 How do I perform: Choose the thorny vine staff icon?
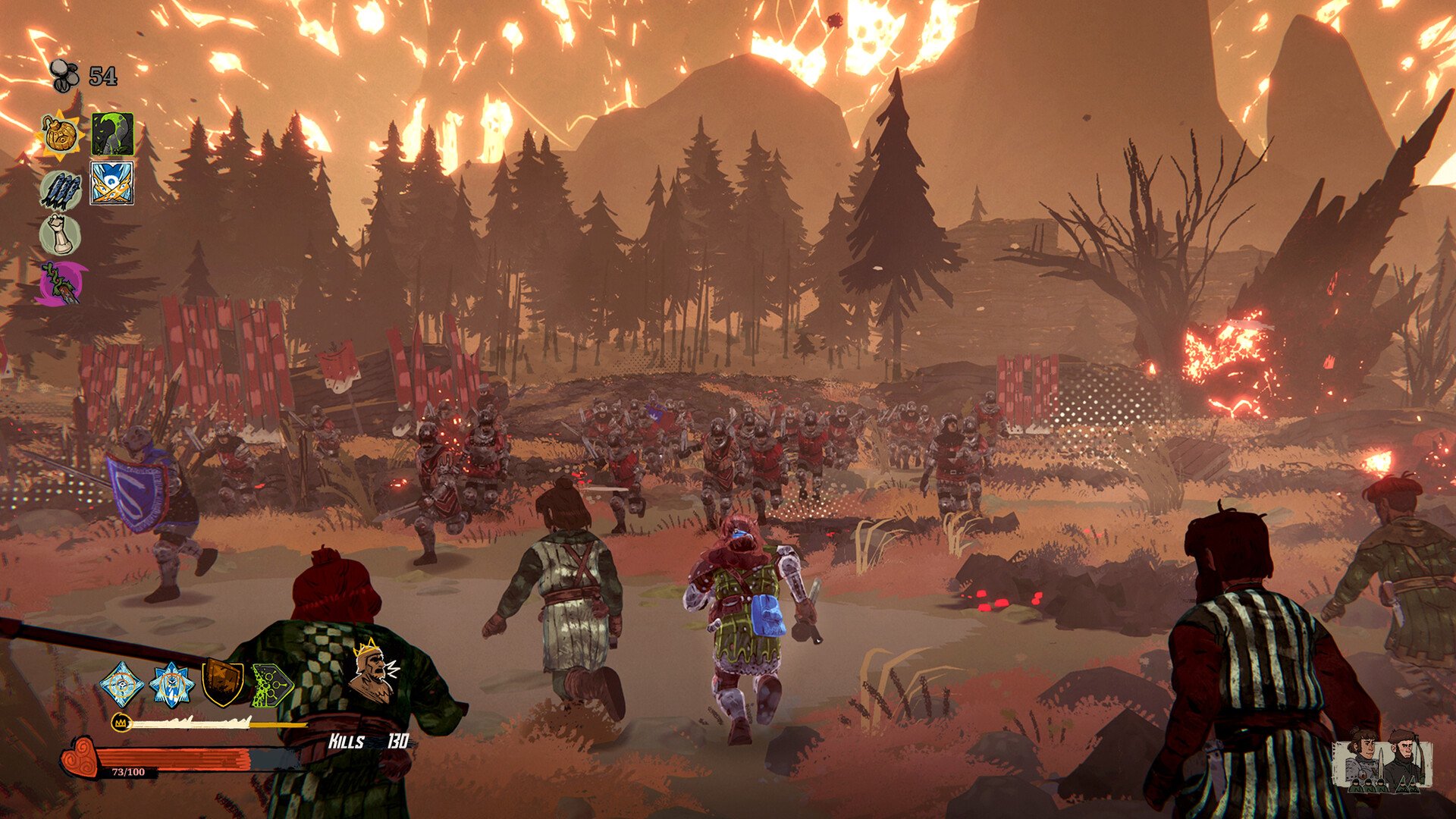tap(61, 284)
